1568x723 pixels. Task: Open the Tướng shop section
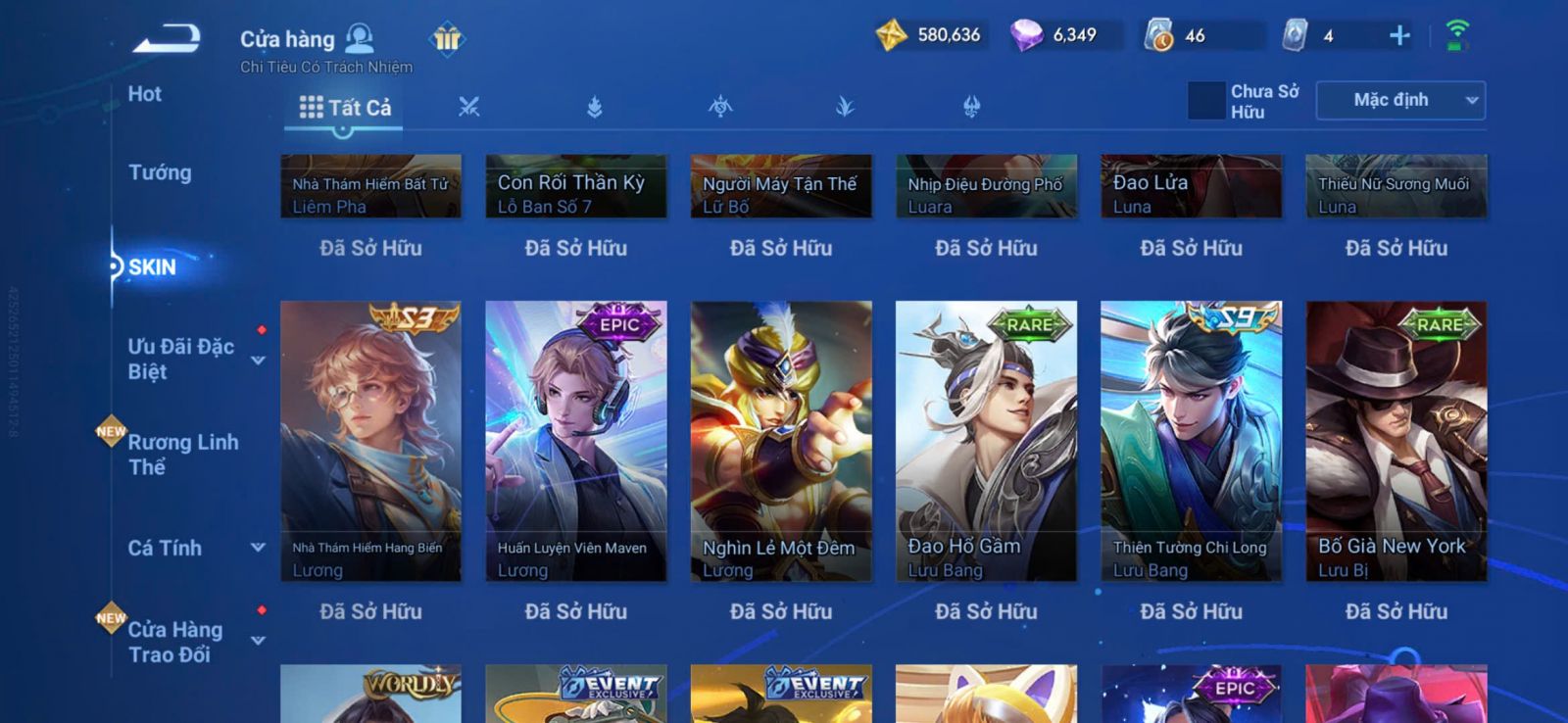point(160,172)
